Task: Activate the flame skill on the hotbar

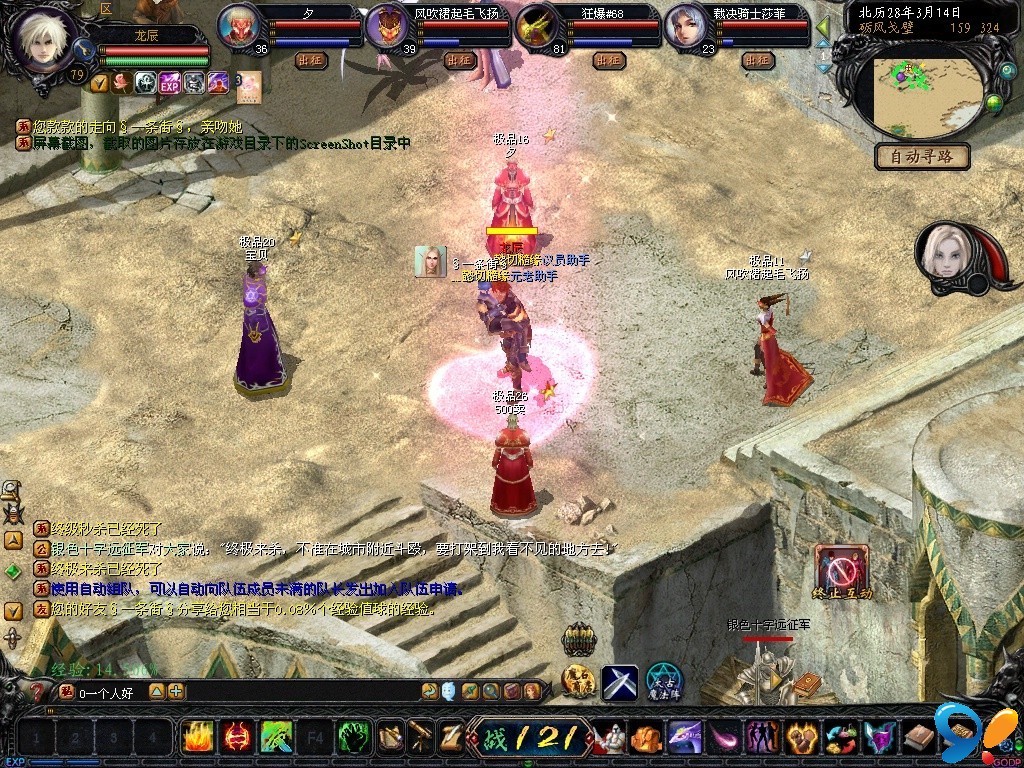Action: pyautogui.click(x=197, y=738)
